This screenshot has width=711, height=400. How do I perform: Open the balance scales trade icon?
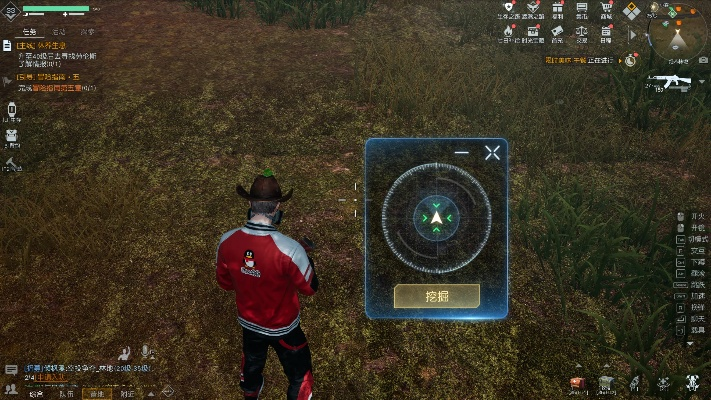click(x=581, y=33)
